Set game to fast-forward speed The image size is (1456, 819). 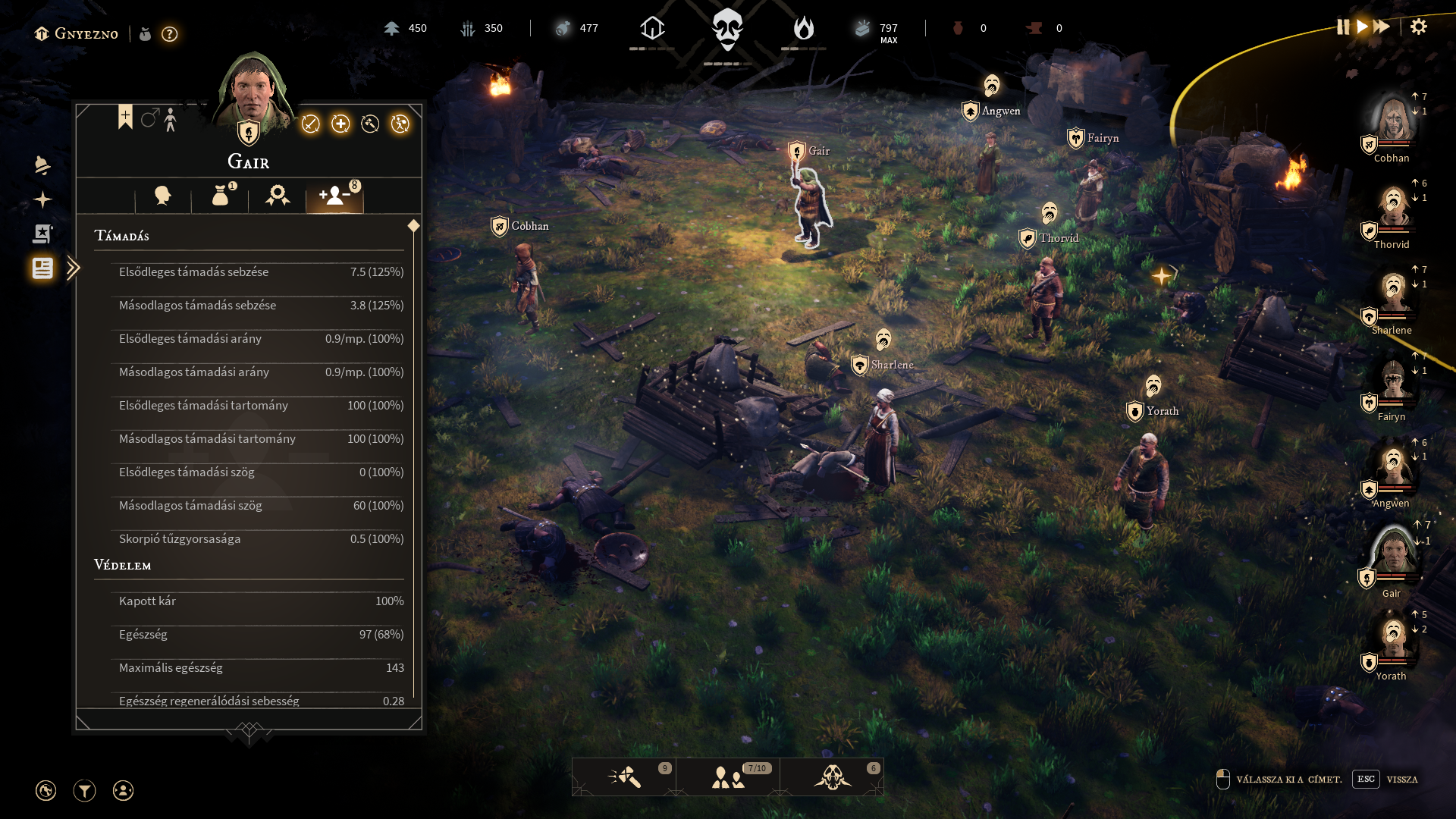[1382, 27]
